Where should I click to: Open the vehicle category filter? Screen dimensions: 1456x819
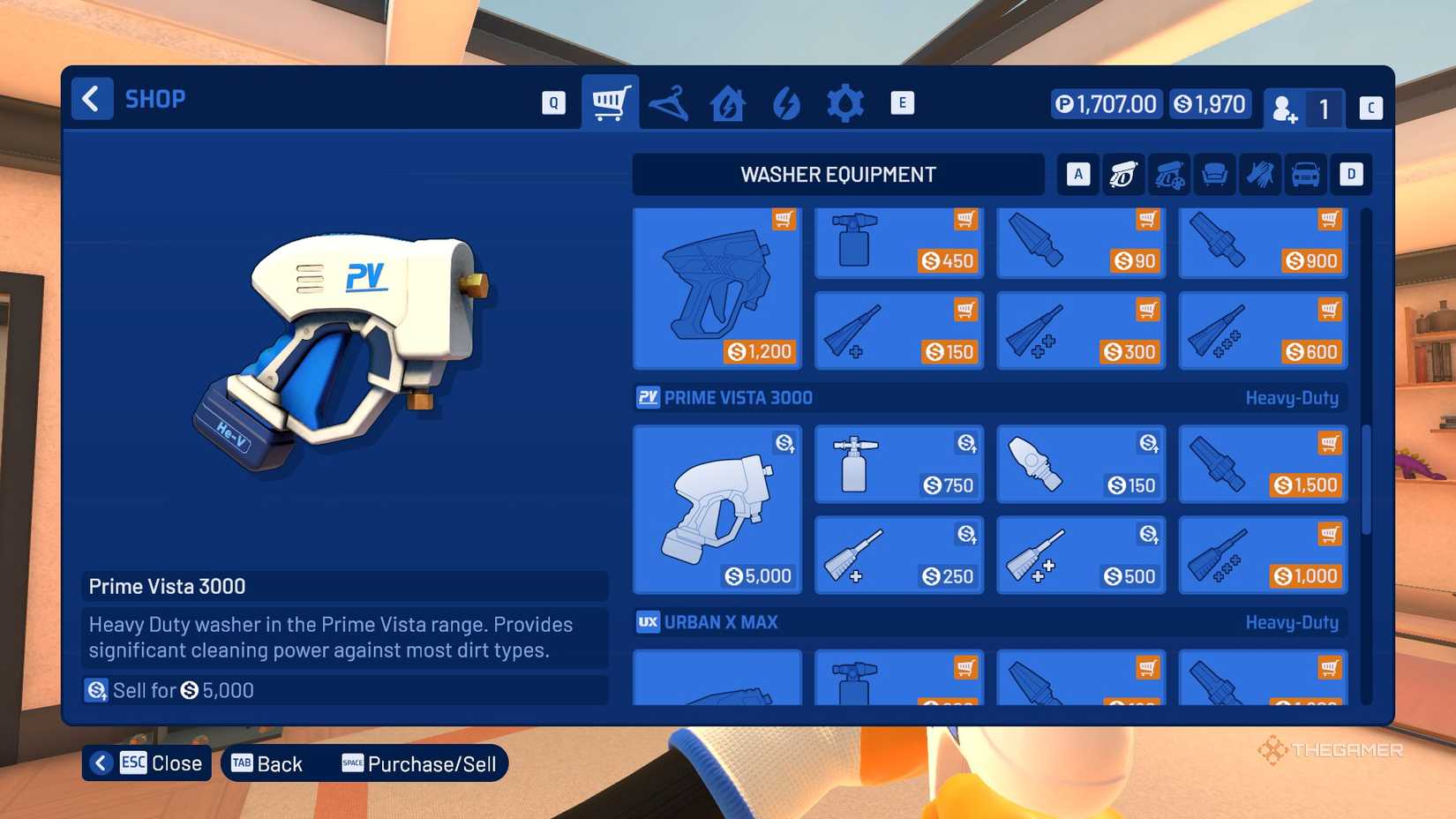click(1306, 174)
